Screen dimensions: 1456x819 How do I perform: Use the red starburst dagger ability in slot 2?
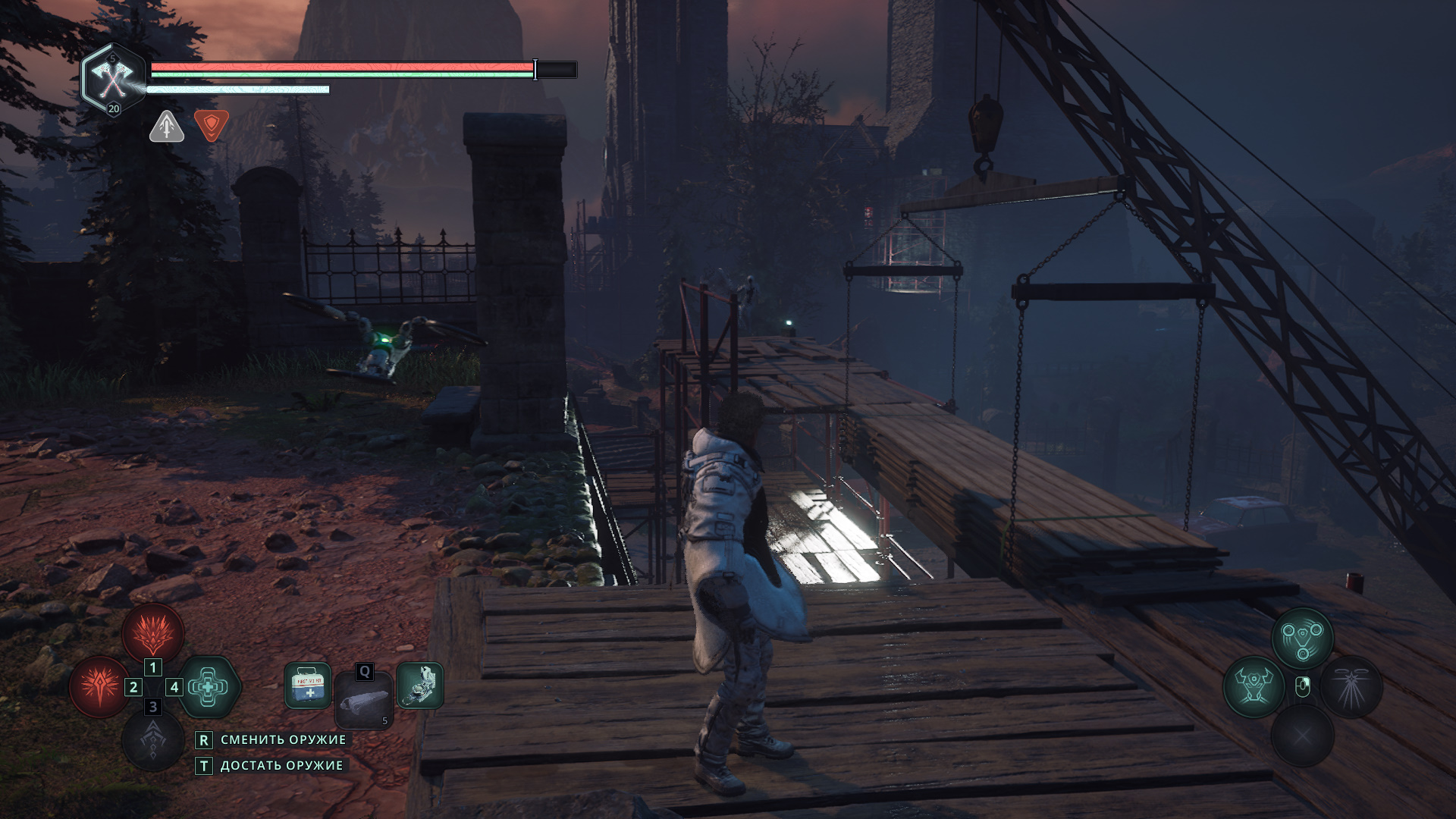[x=99, y=687]
